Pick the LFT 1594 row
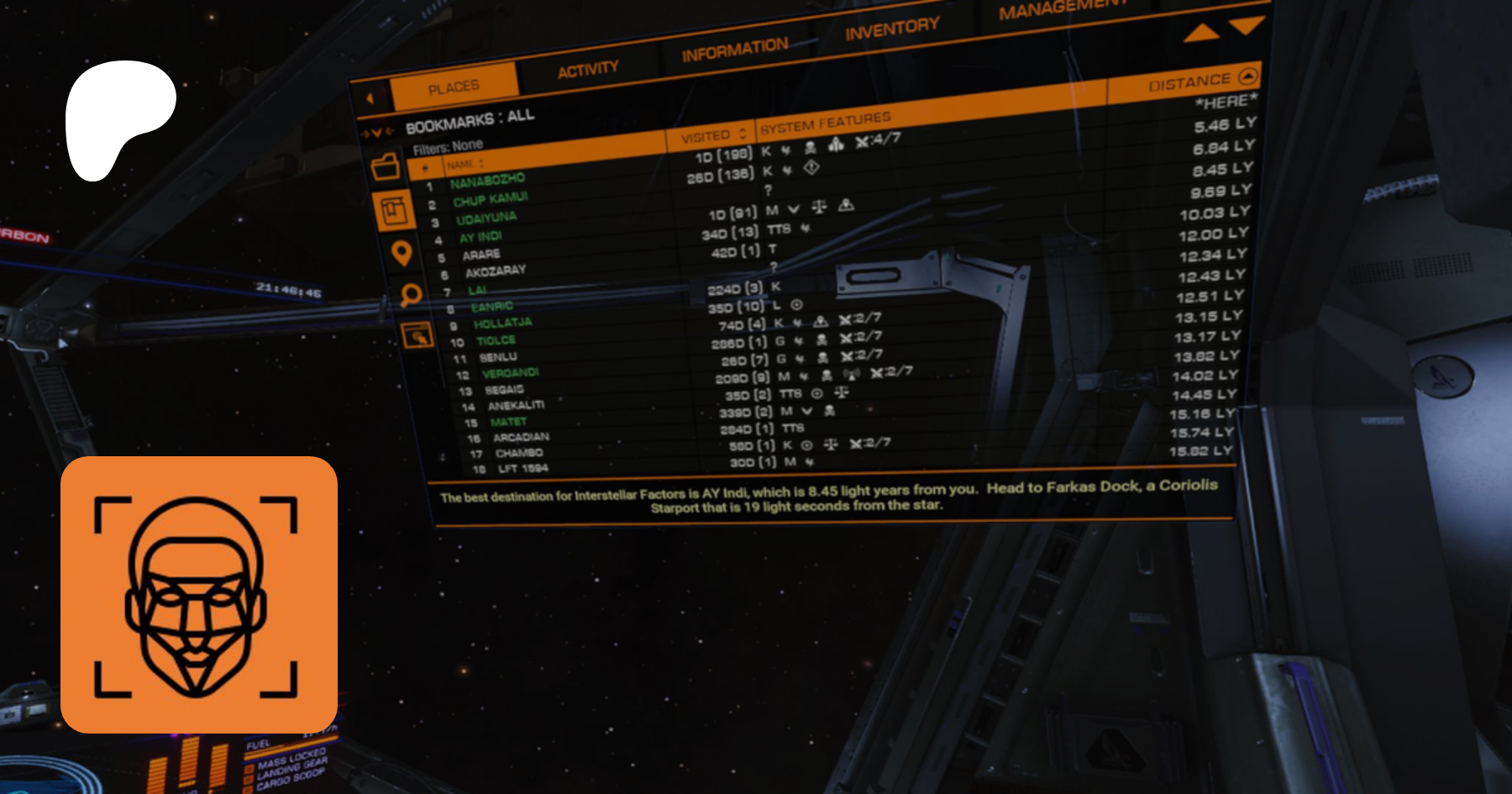The height and width of the screenshot is (794, 1512). pos(522,469)
